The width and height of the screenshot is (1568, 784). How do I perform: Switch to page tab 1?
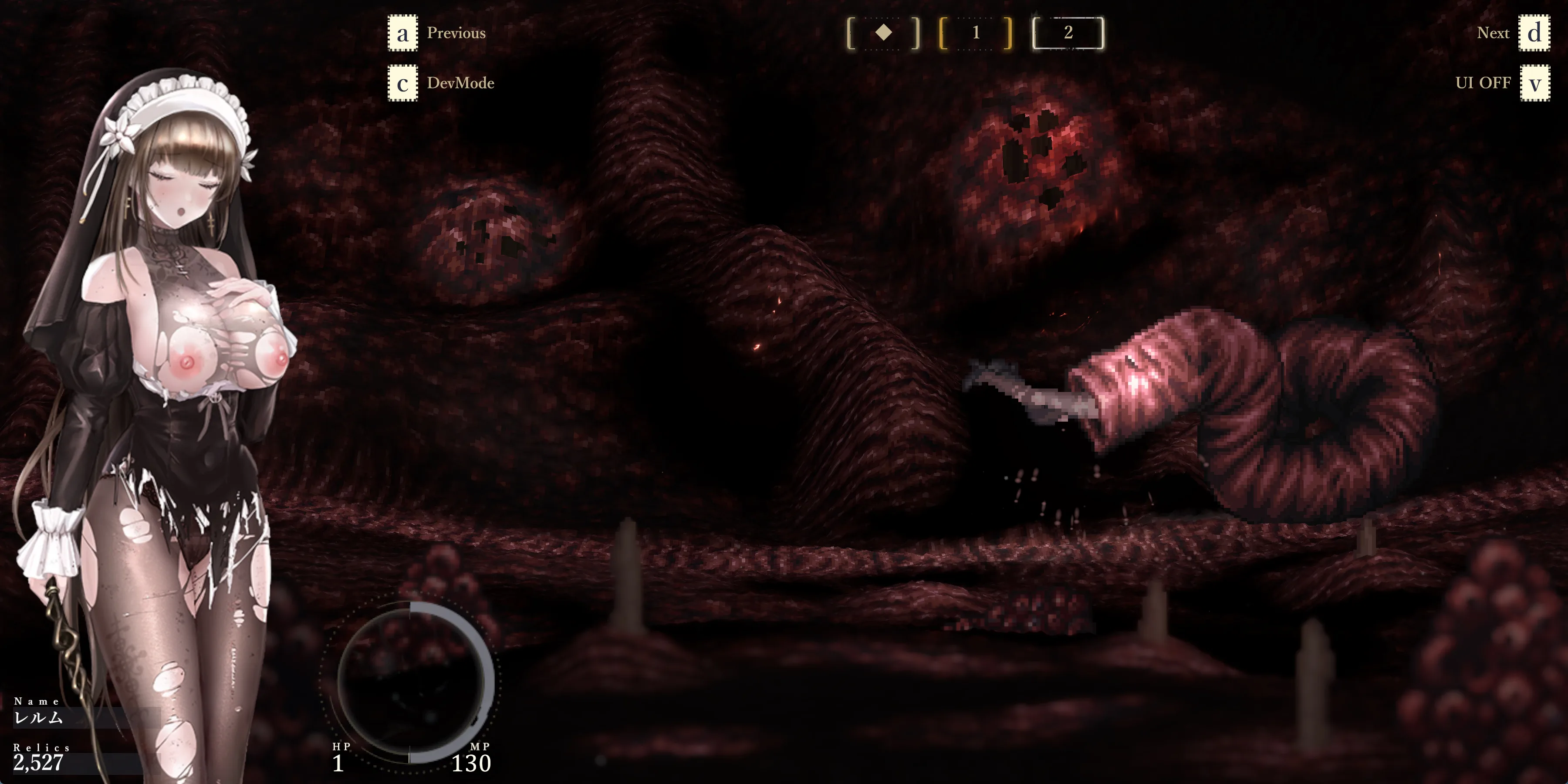(976, 33)
